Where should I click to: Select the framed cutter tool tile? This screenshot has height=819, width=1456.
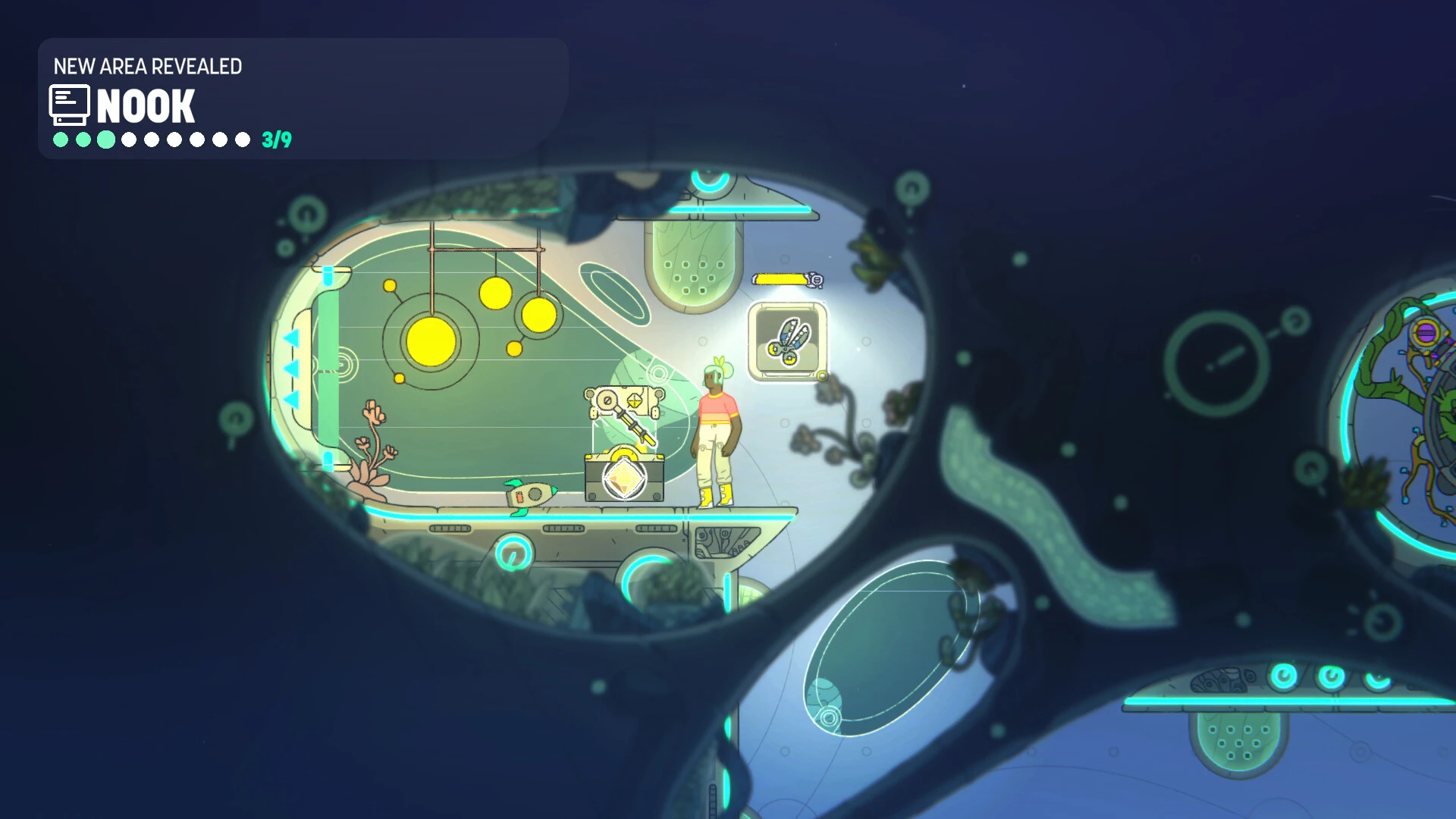coord(787,341)
